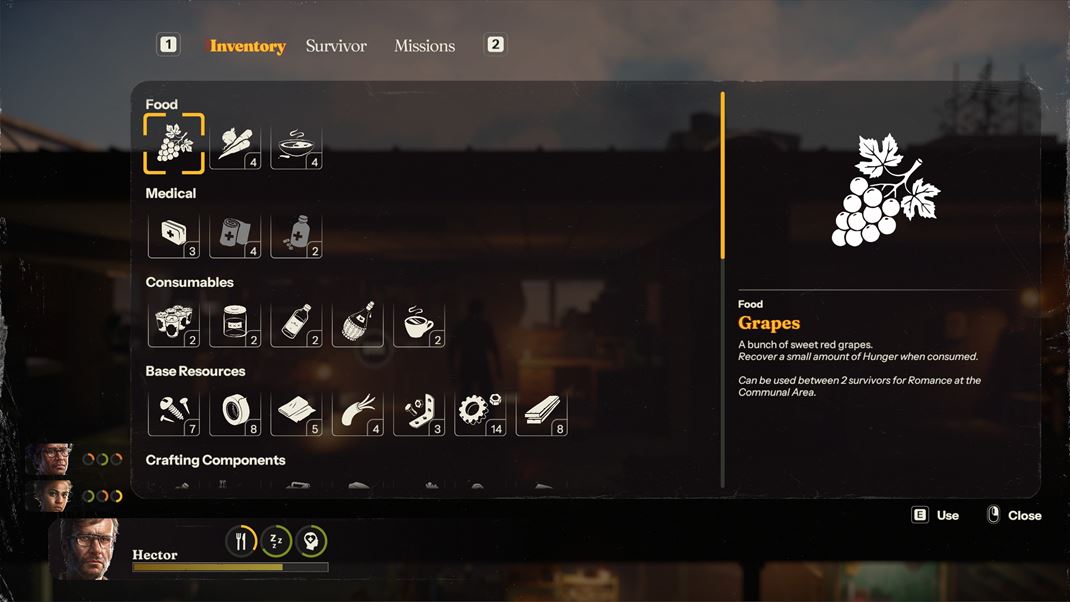Select the pack of cans consumable
This screenshot has width=1070, height=602.
coord(174,324)
